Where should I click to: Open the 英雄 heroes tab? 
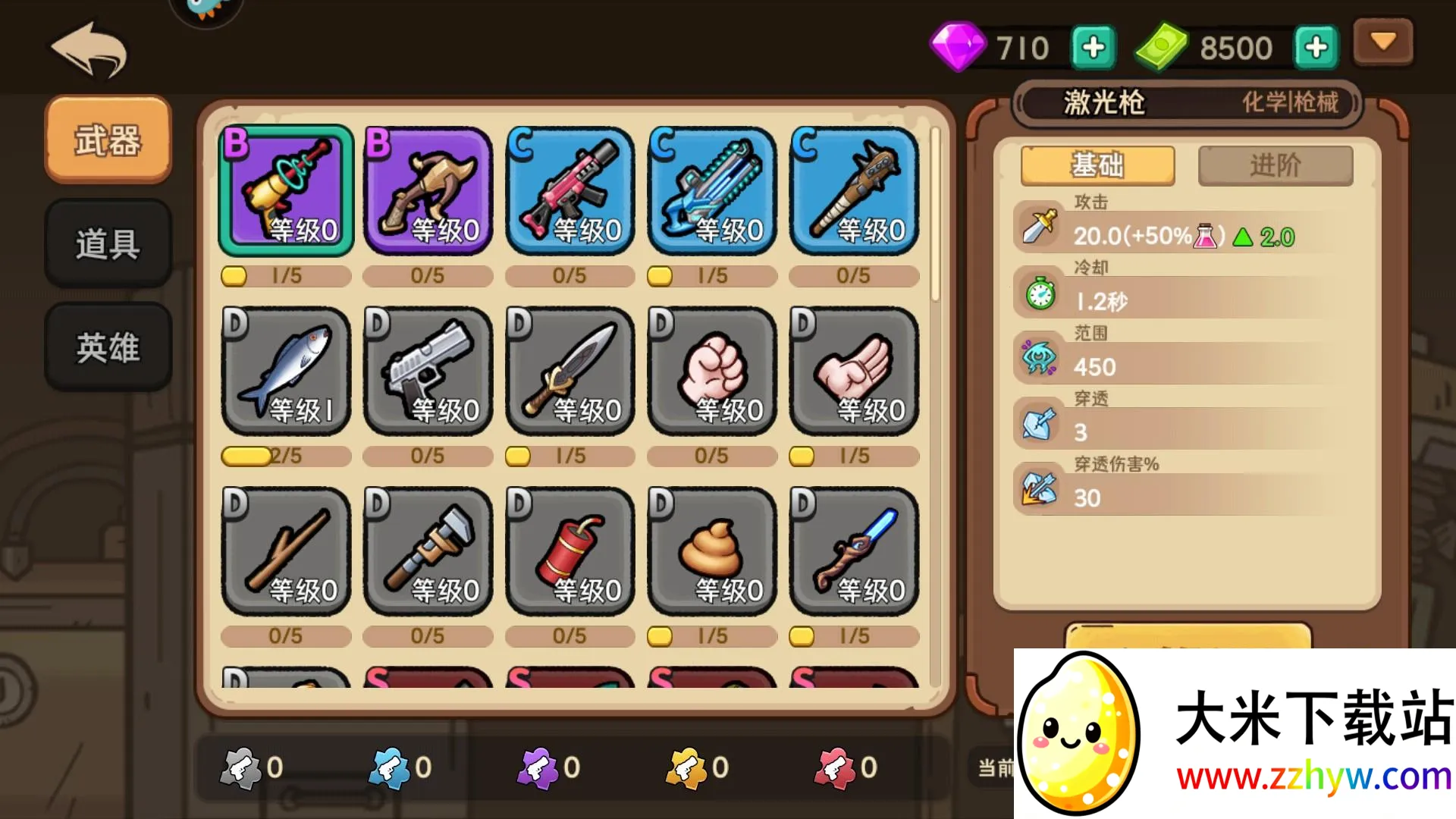(108, 347)
